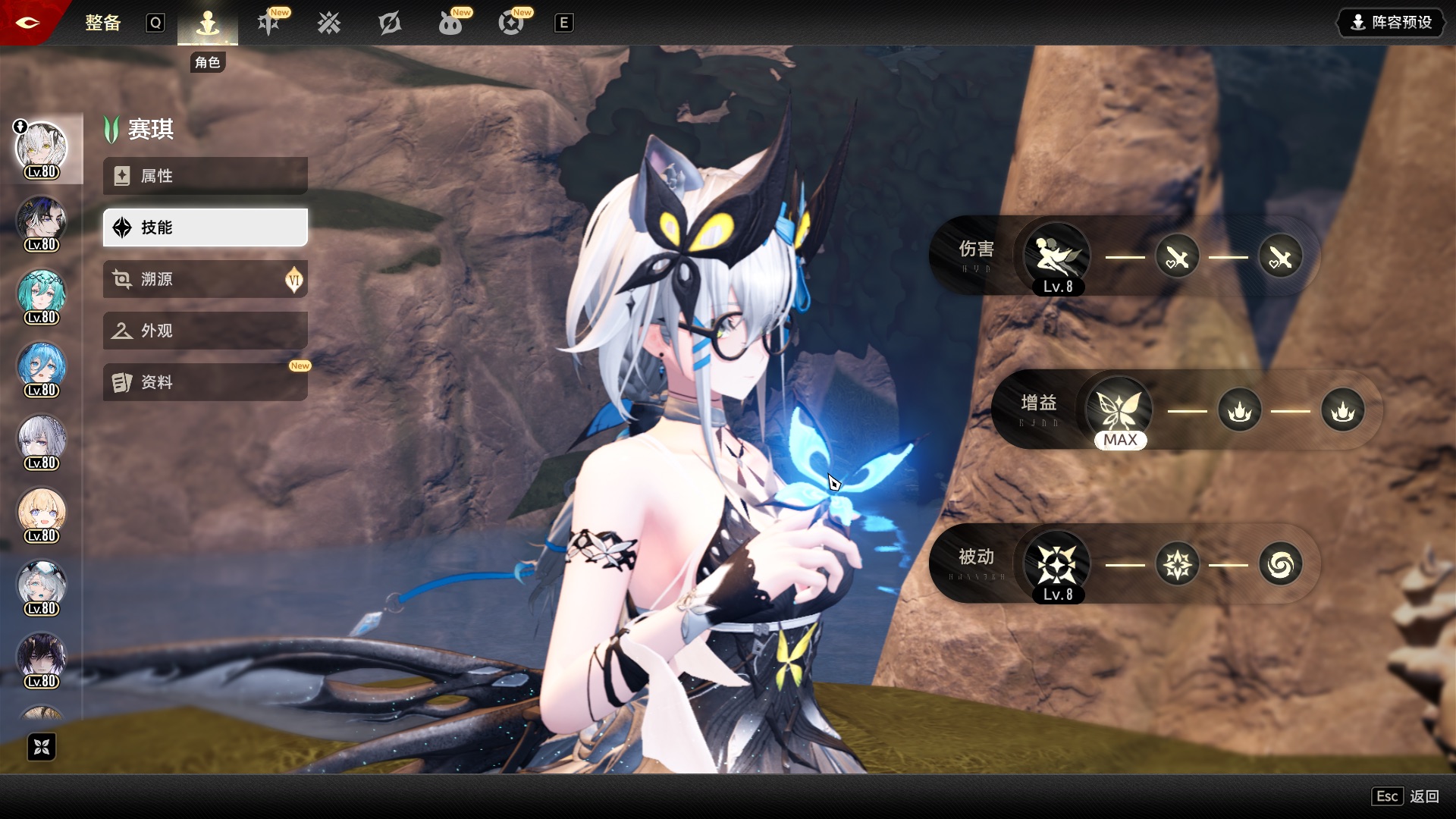Choose the spiral passive node
Screen dimensions: 1456x819
[x=1280, y=565]
